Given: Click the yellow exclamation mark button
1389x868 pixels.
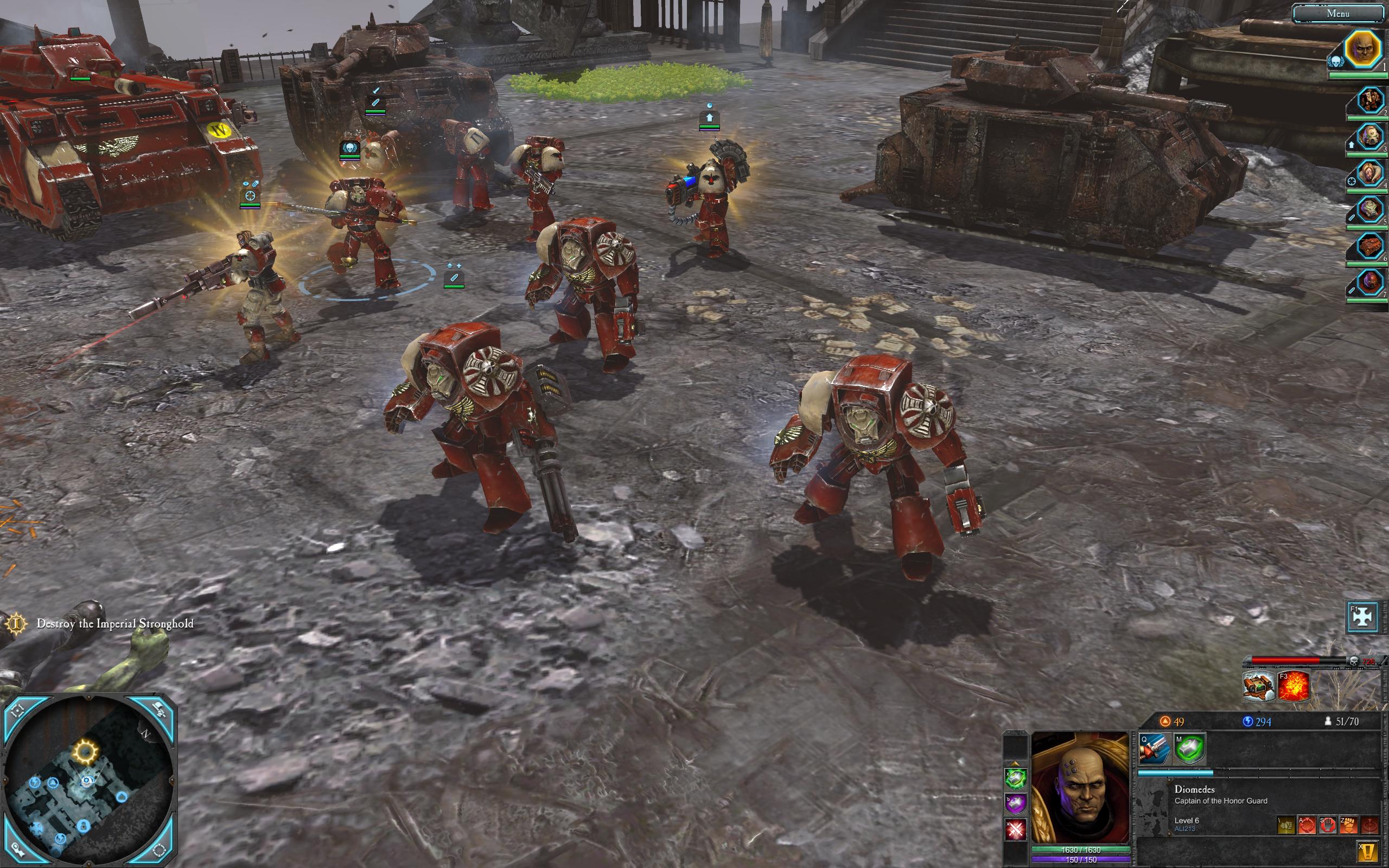Looking at the screenshot, I should point(1368,852).
